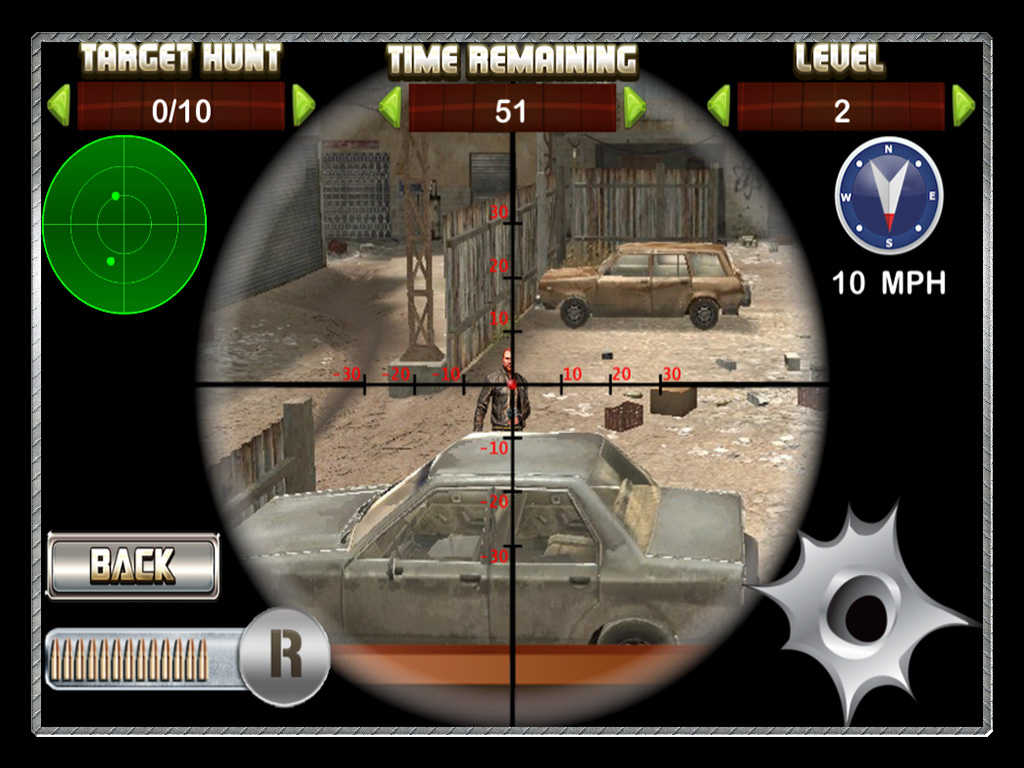Select the wind compass icon
The width and height of the screenshot is (1024, 768).
pyautogui.click(x=889, y=196)
